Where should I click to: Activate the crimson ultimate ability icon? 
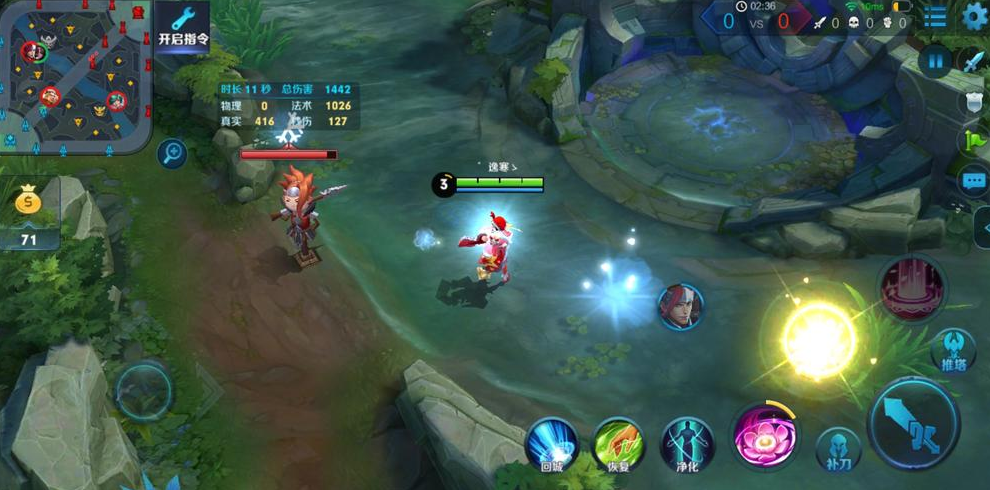(x=912, y=290)
